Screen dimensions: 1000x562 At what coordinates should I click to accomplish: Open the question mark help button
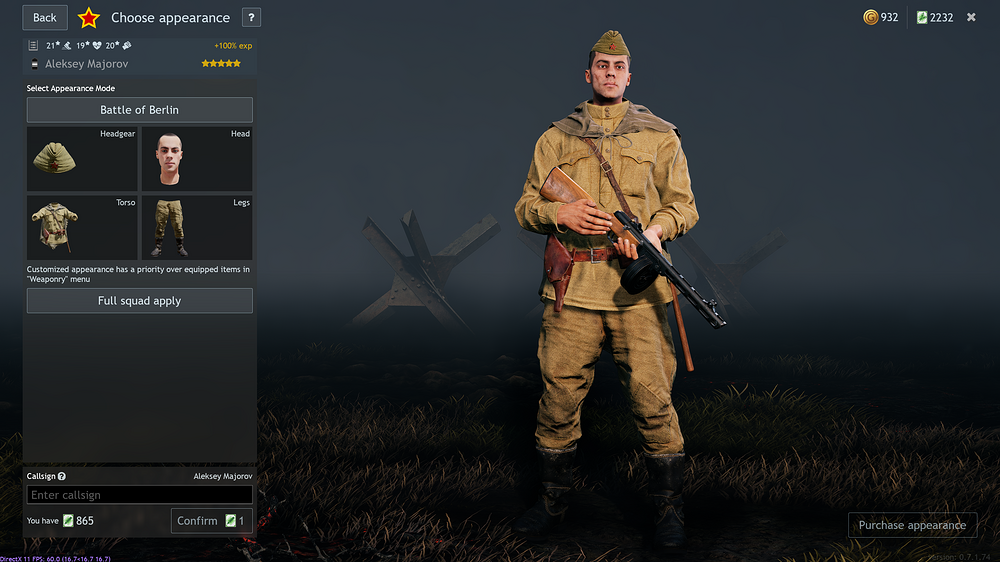(251, 17)
